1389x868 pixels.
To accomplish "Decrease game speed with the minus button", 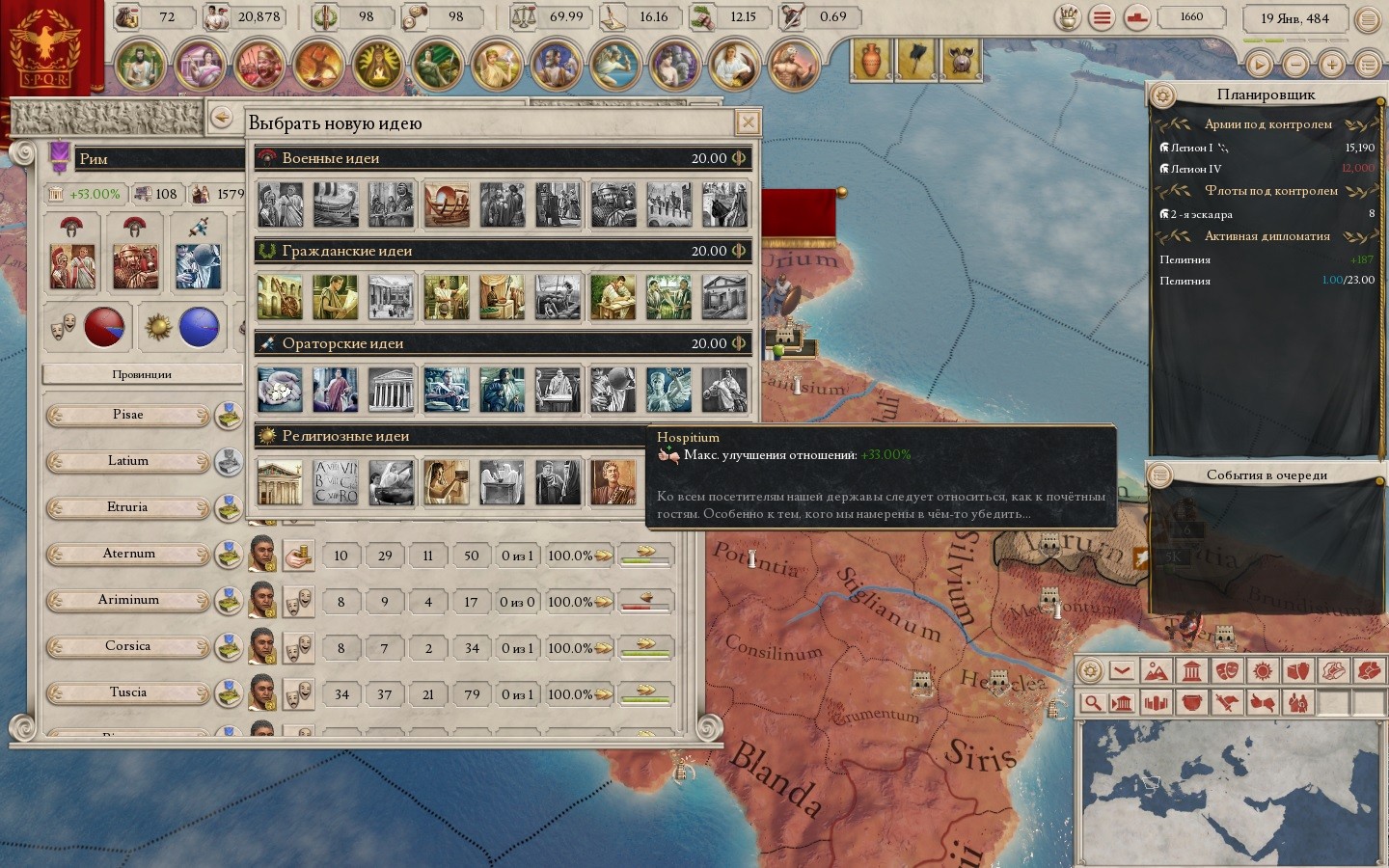I will (1295, 65).
